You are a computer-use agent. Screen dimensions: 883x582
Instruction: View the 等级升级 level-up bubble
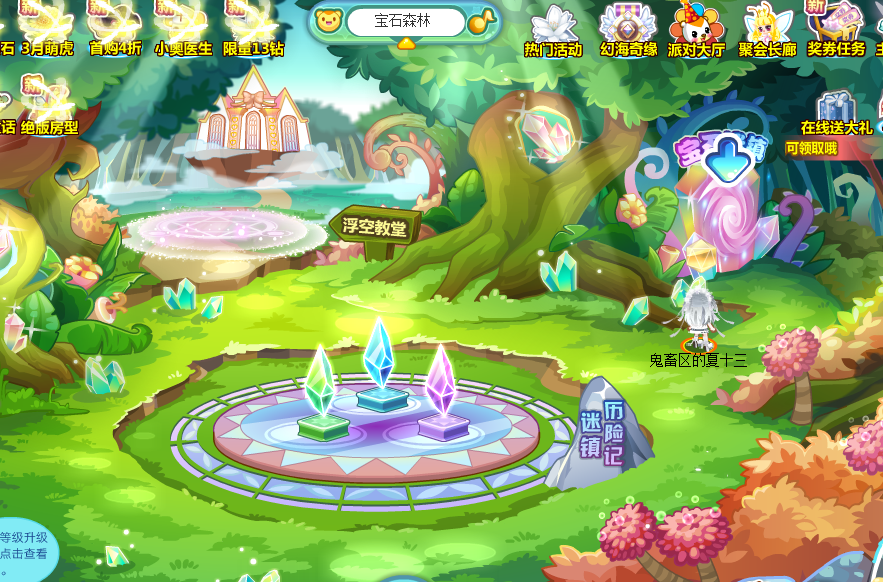tap(23, 546)
